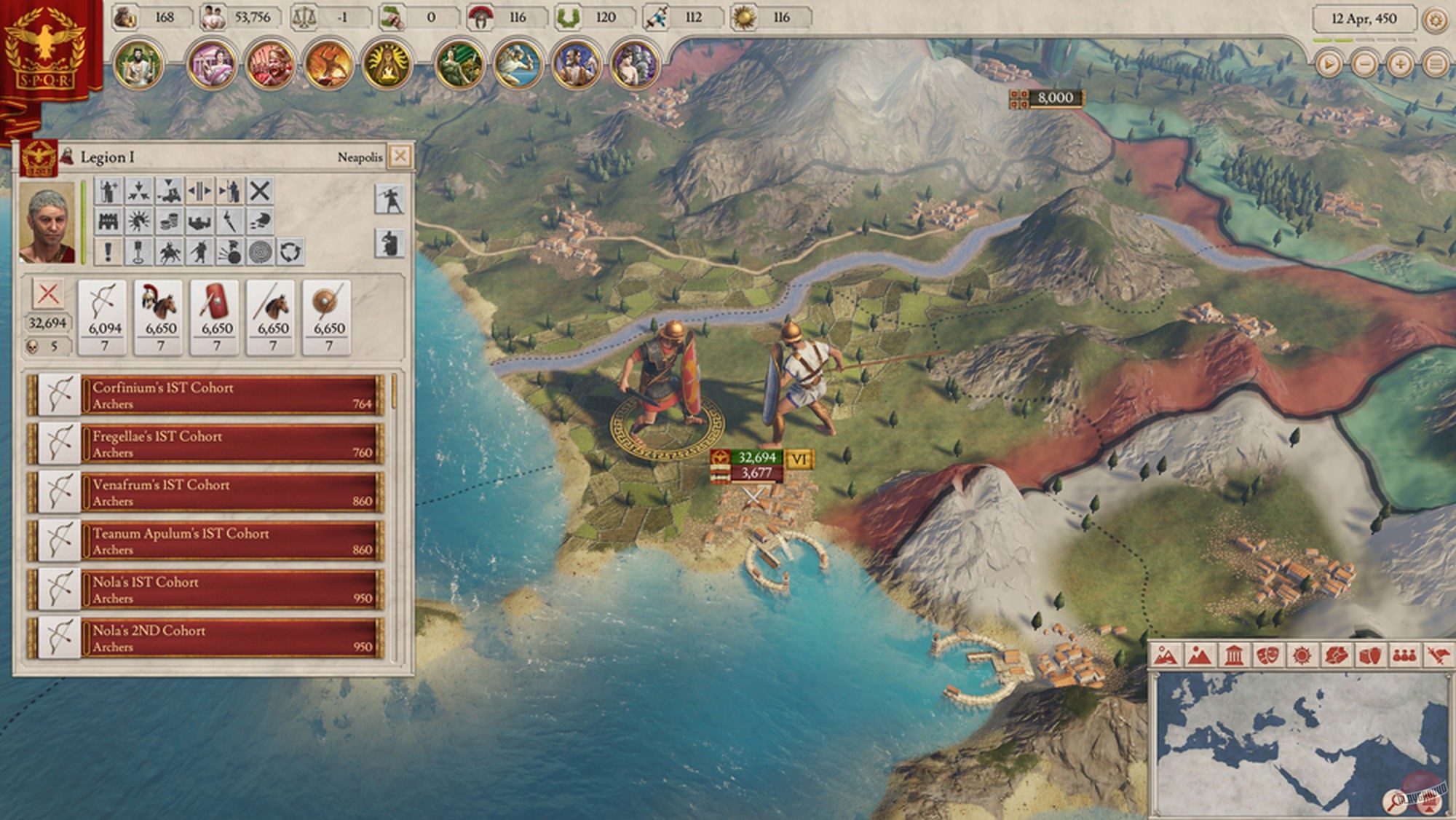The width and height of the screenshot is (1456, 820).
Task: Disband Legion I using the X icon
Action: click(x=258, y=191)
